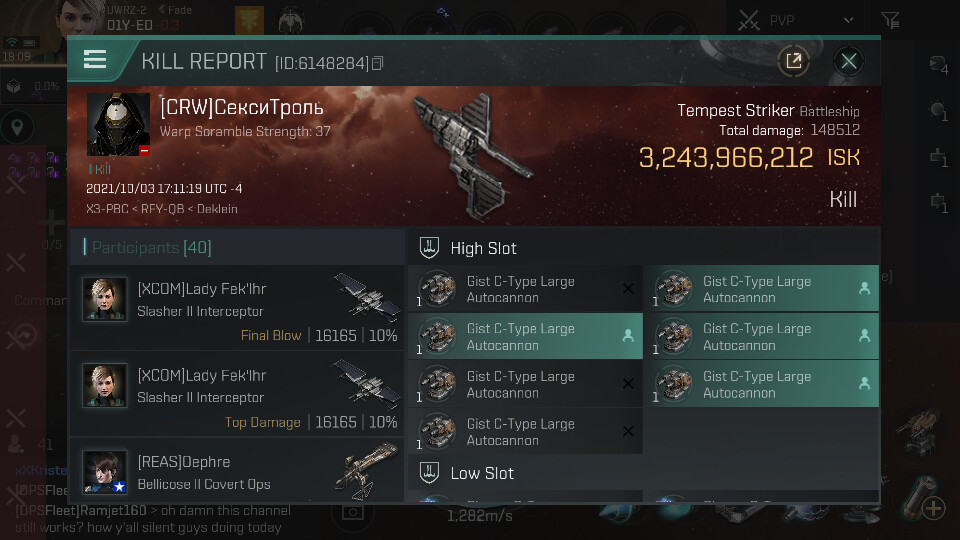
Task: Tap the location pin icon
Action: 16,128
